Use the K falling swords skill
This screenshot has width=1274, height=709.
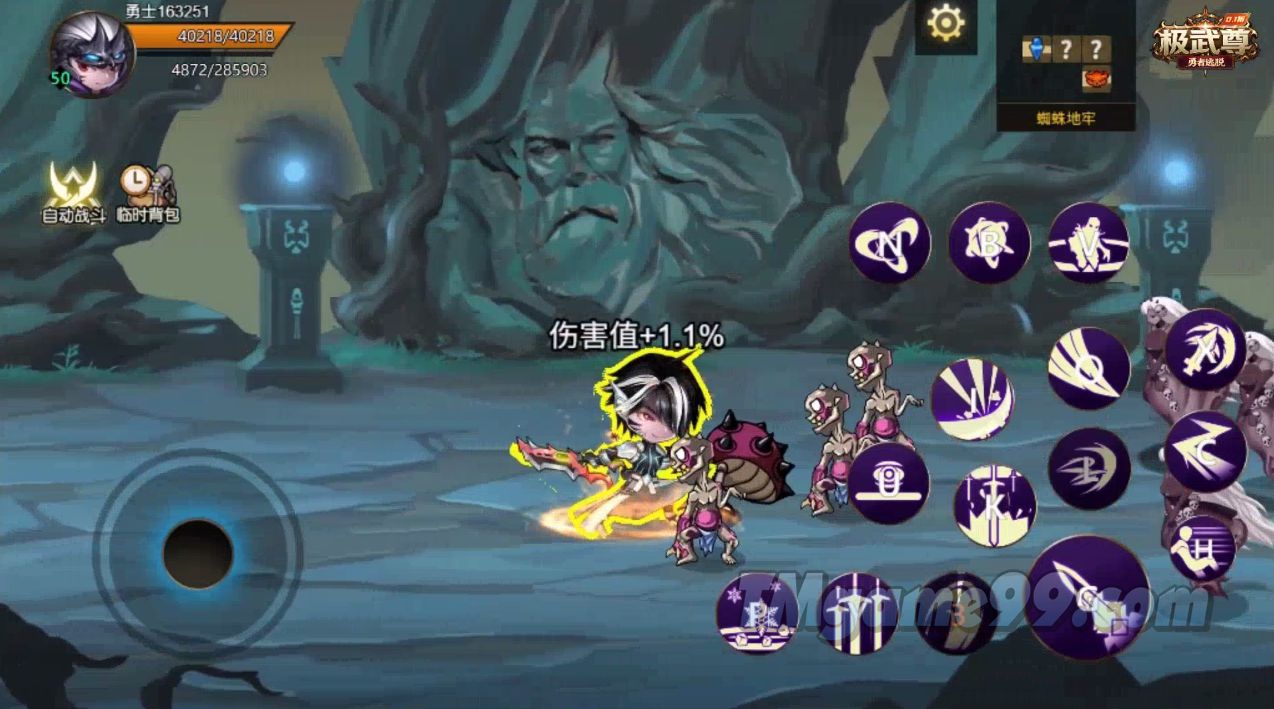pos(994,506)
